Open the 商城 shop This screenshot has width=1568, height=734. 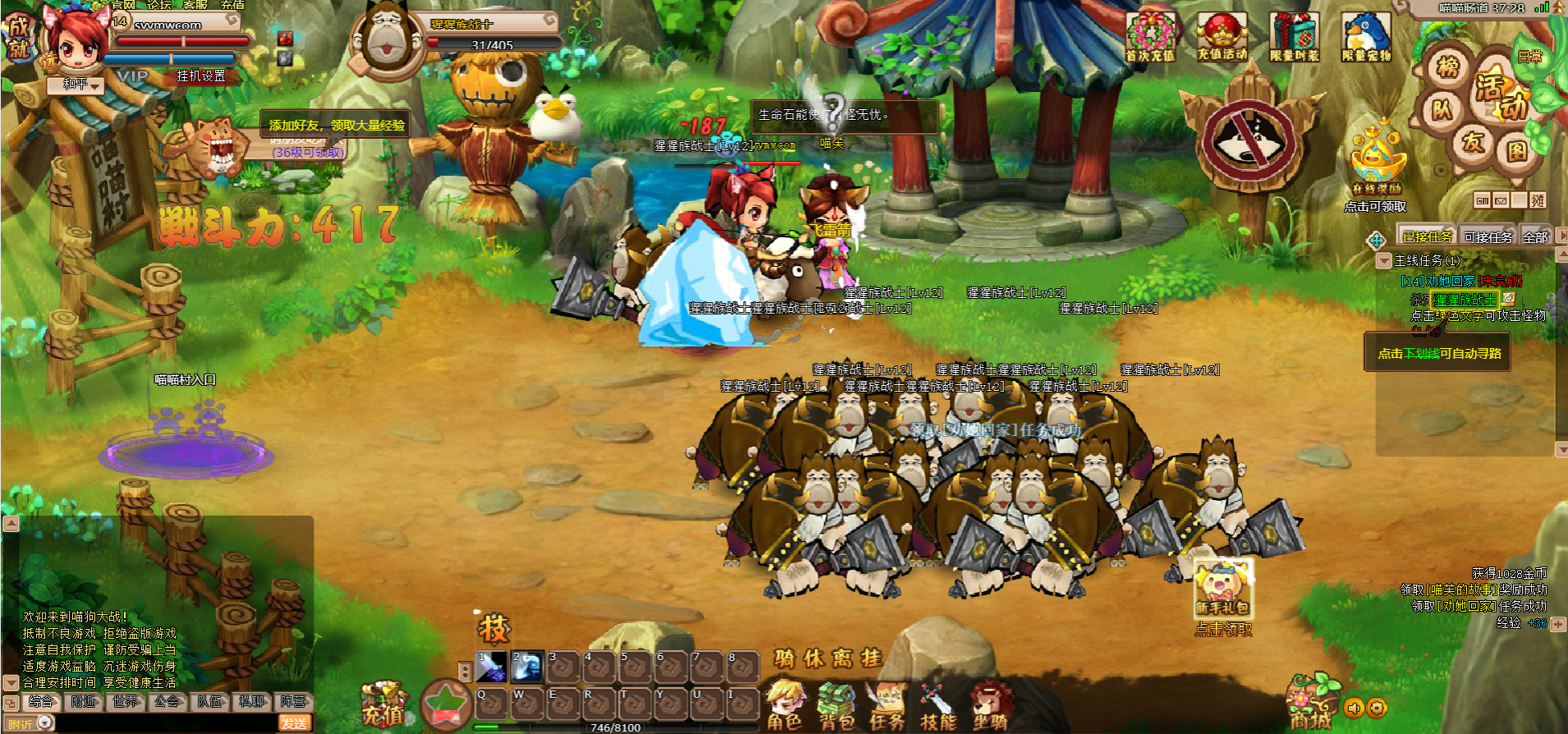point(1309,705)
